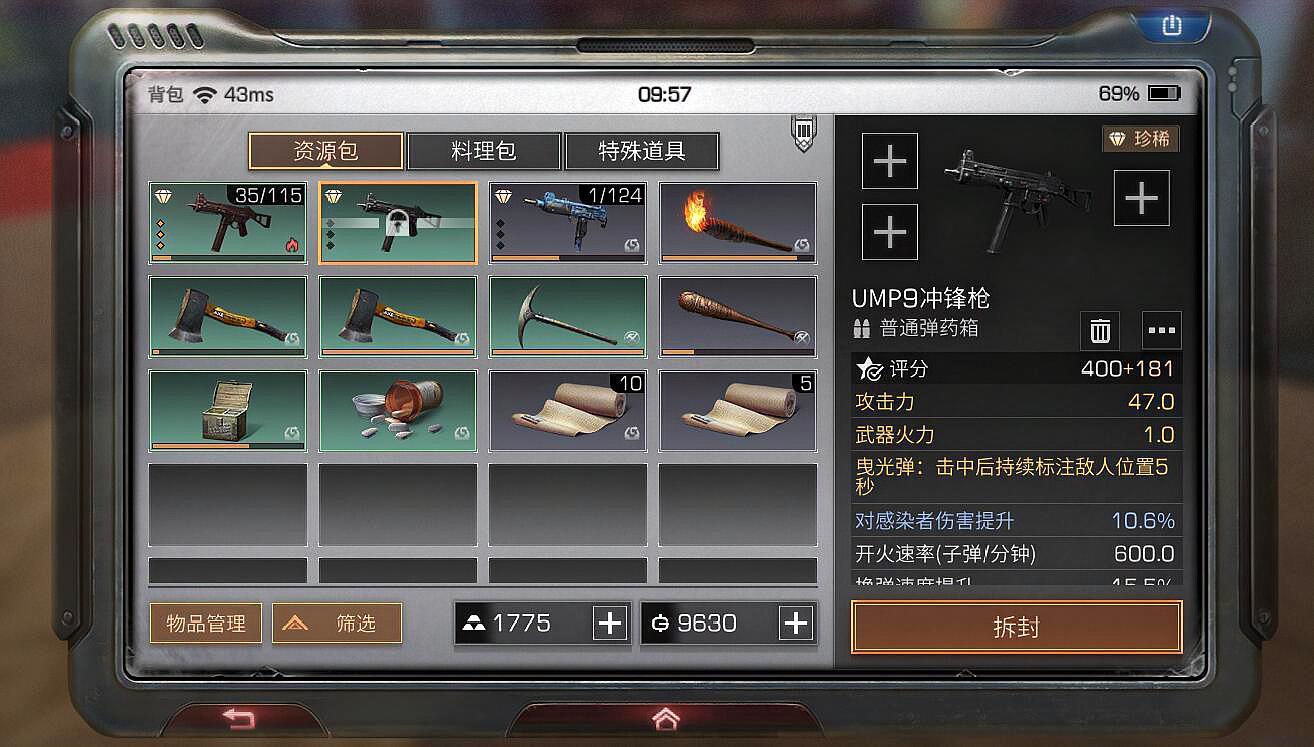Switch to the 料理包 tab
This screenshot has width=1314, height=747.
pos(482,151)
